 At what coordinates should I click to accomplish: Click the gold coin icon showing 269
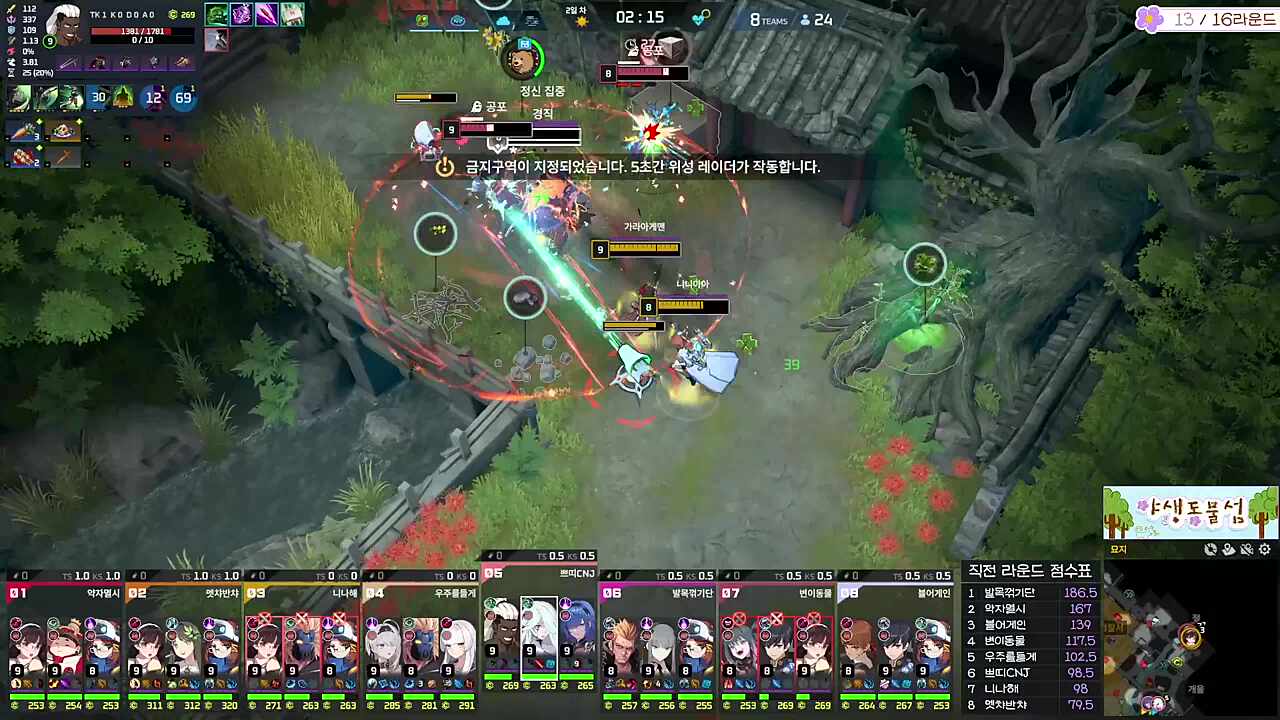pos(174,15)
